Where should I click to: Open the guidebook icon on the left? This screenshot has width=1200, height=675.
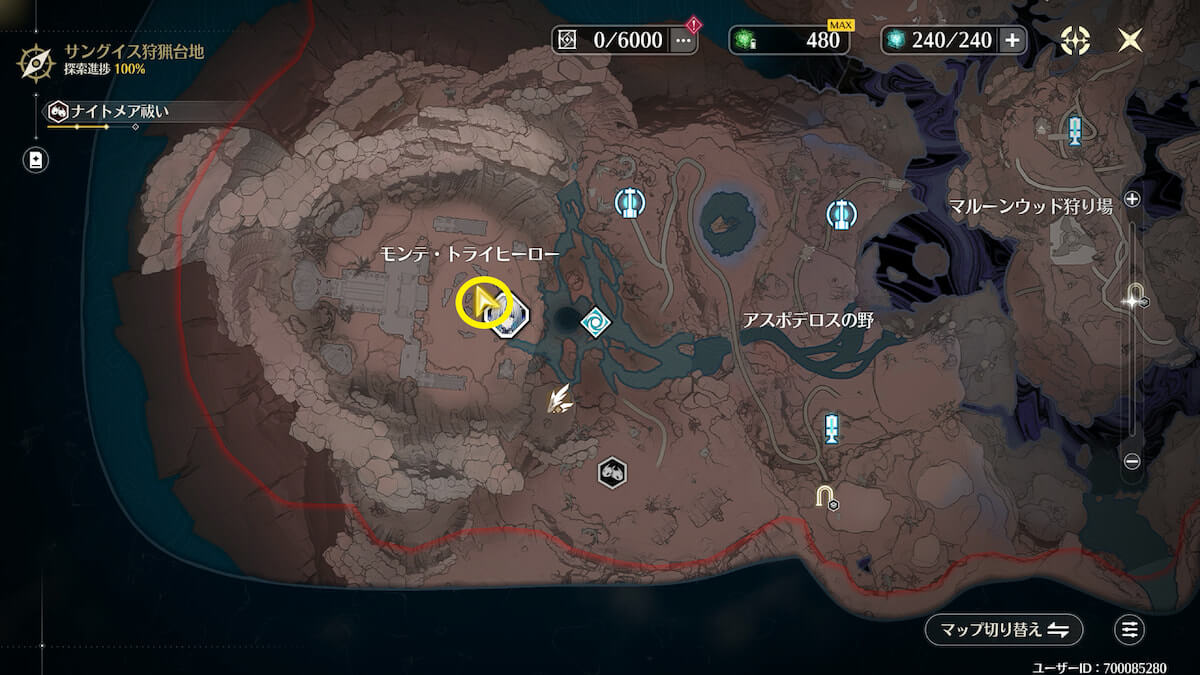tap(36, 160)
